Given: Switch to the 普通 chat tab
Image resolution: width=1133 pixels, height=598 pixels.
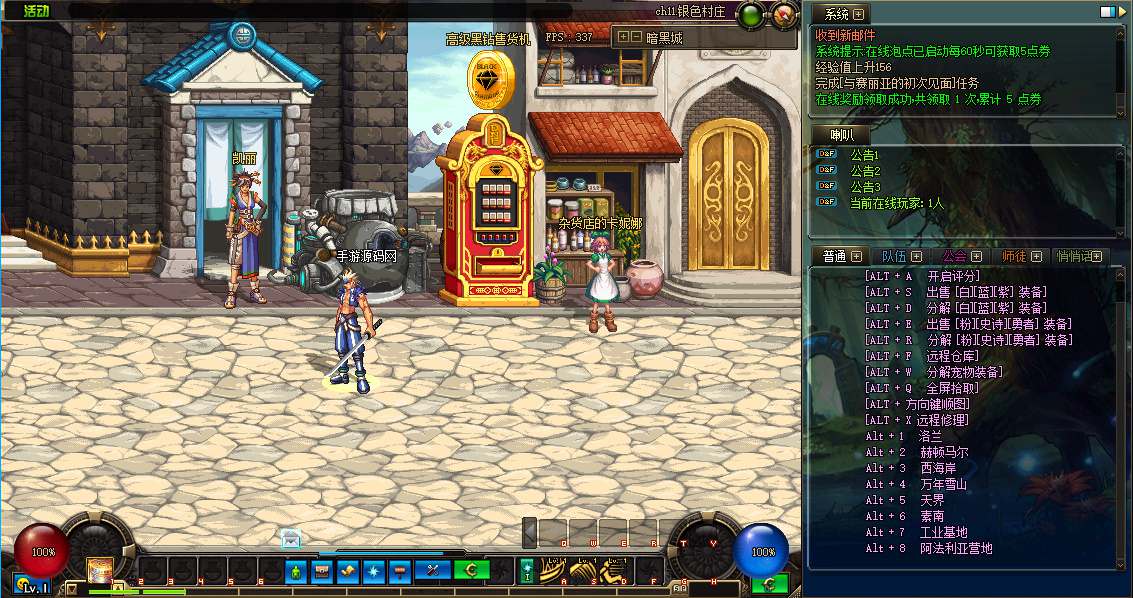Looking at the screenshot, I should pos(835,257).
